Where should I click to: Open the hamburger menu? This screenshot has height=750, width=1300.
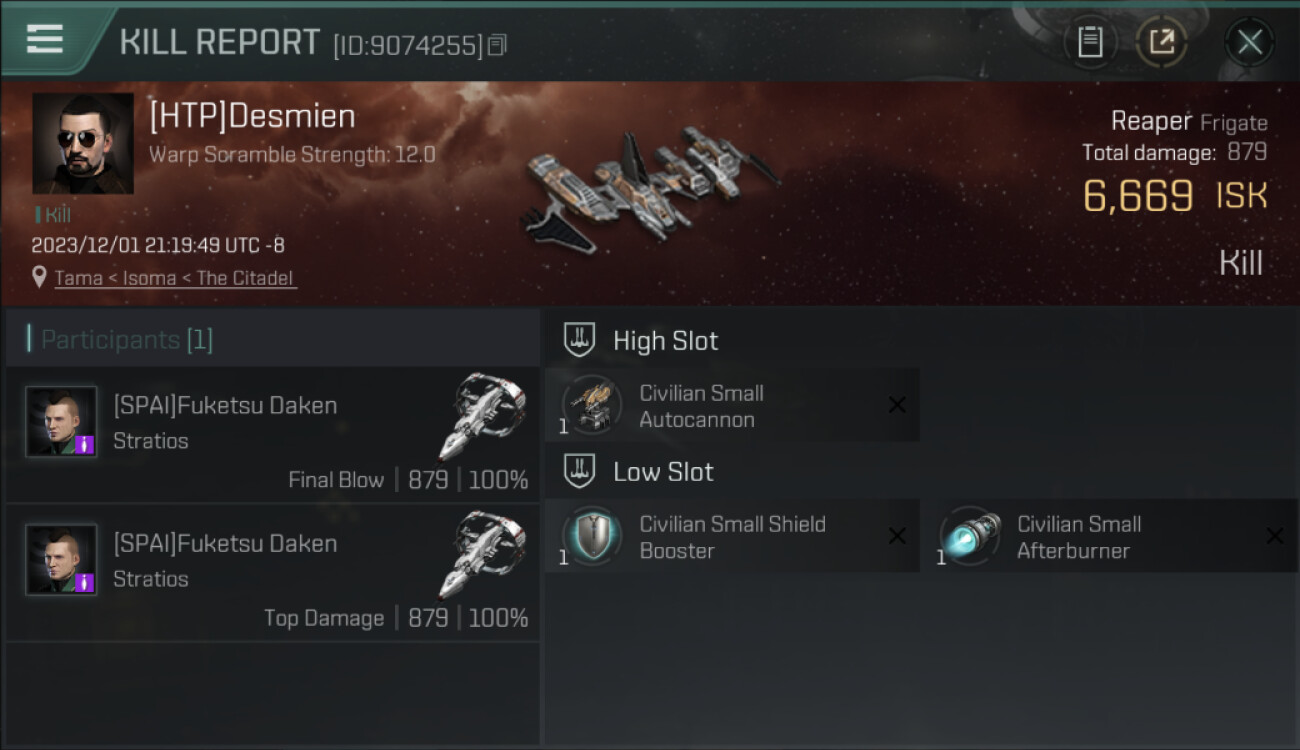click(x=45, y=40)
